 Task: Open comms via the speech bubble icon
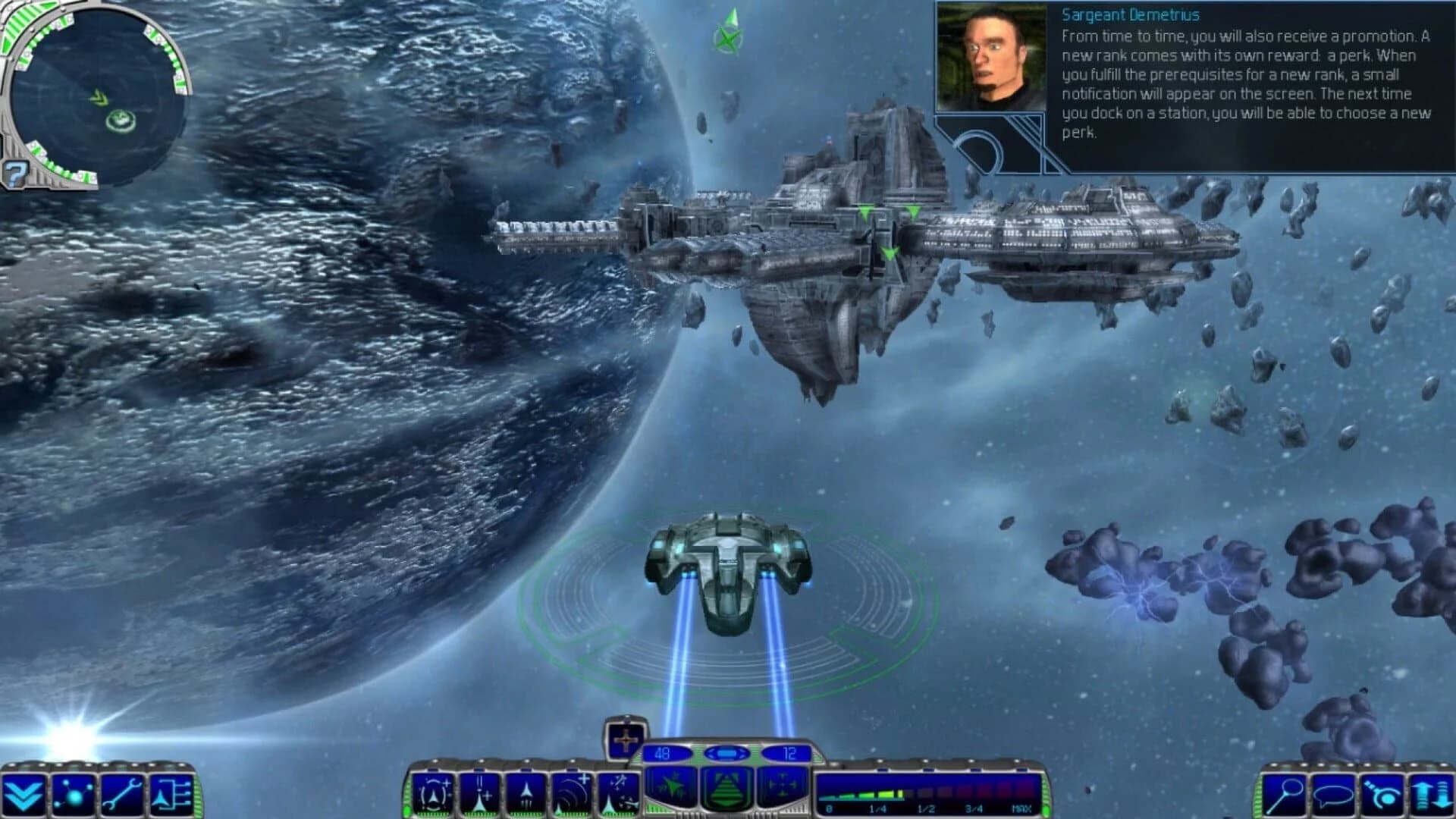(1333, 793)
